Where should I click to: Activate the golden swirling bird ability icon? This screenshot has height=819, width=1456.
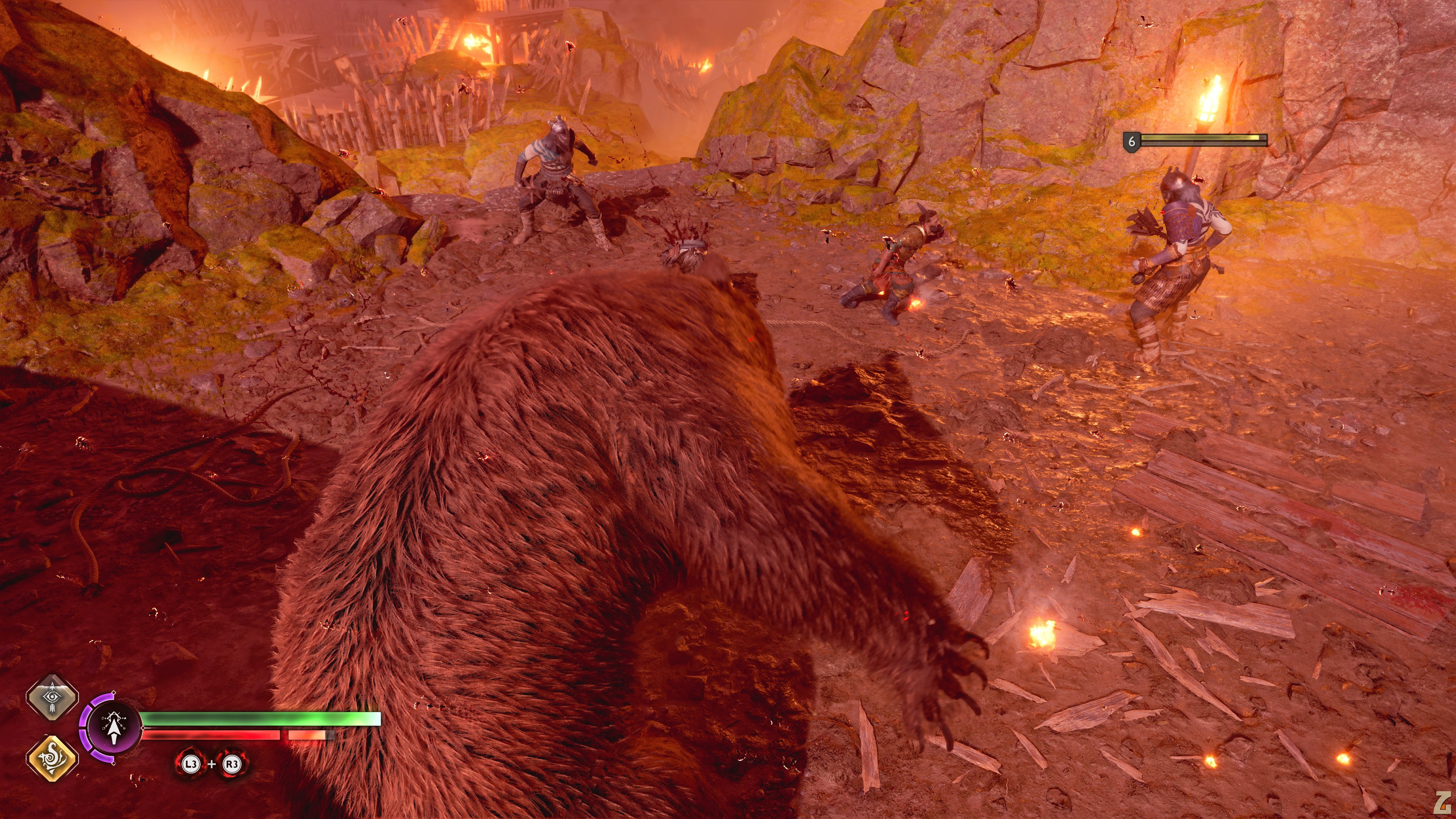[52, 758]
